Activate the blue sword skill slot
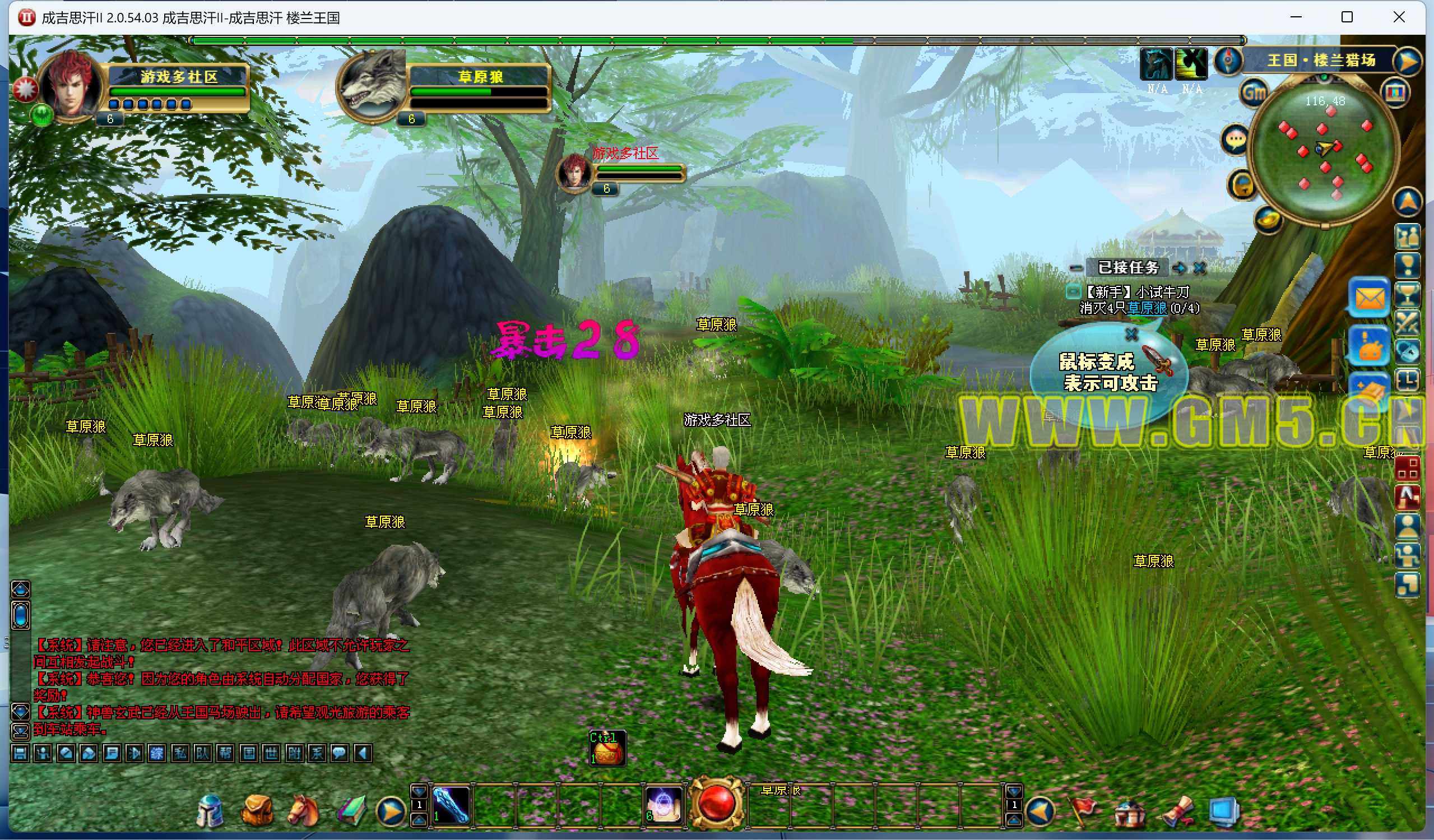Screen dimensions: 1434x840 451,805
